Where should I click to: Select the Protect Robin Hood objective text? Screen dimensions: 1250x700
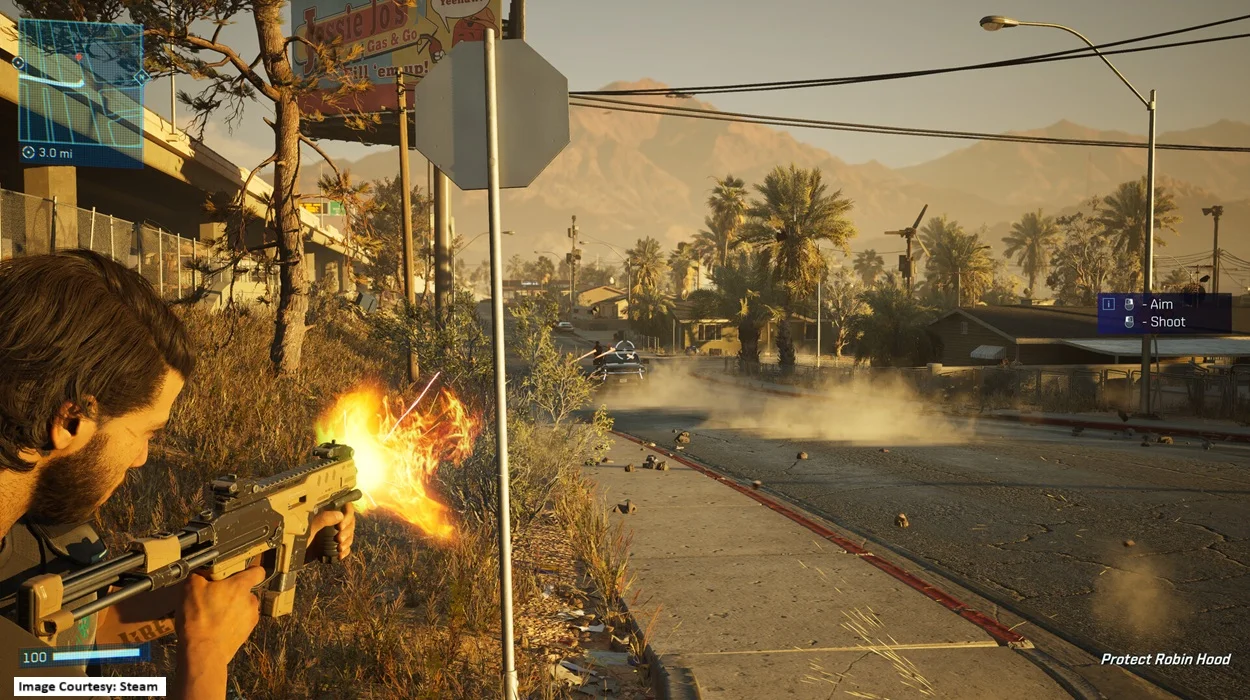coord(1165,659)
